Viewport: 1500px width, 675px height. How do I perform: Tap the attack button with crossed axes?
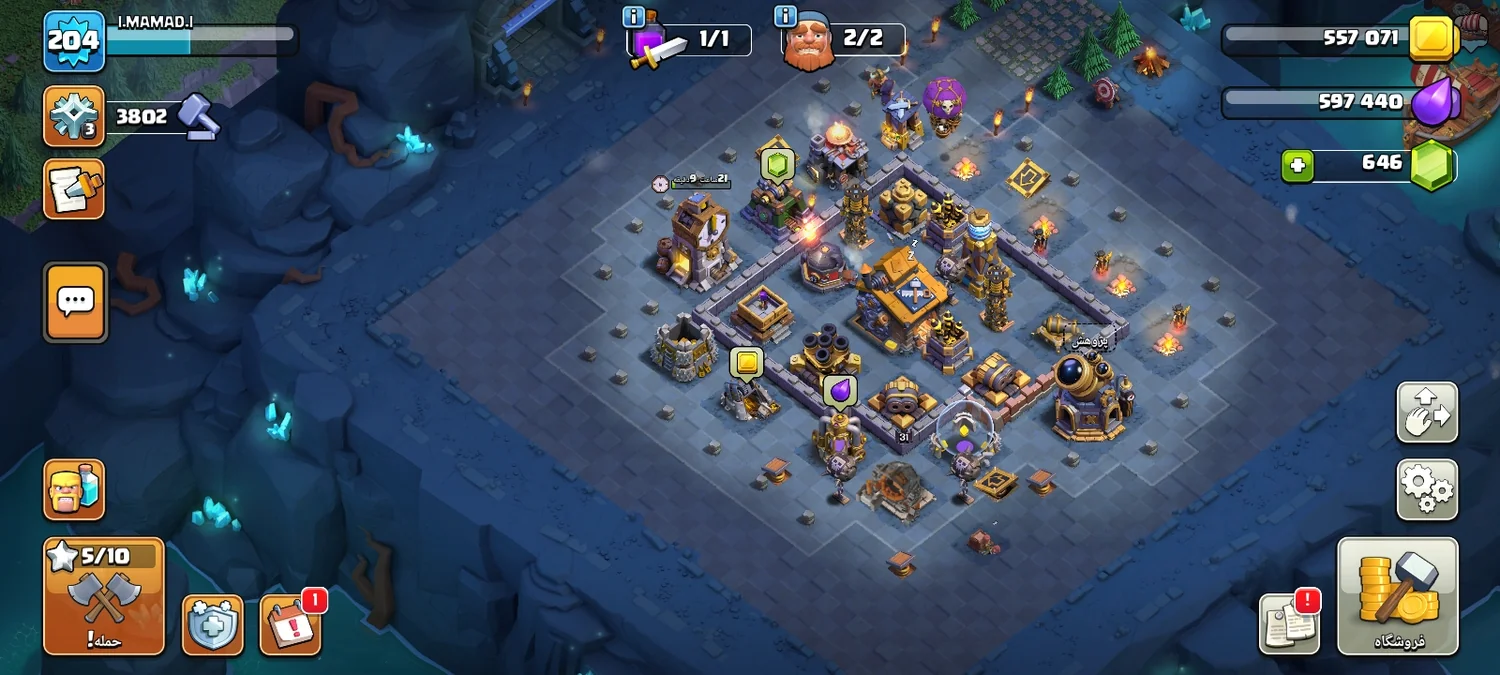click(x=104, y=596)
